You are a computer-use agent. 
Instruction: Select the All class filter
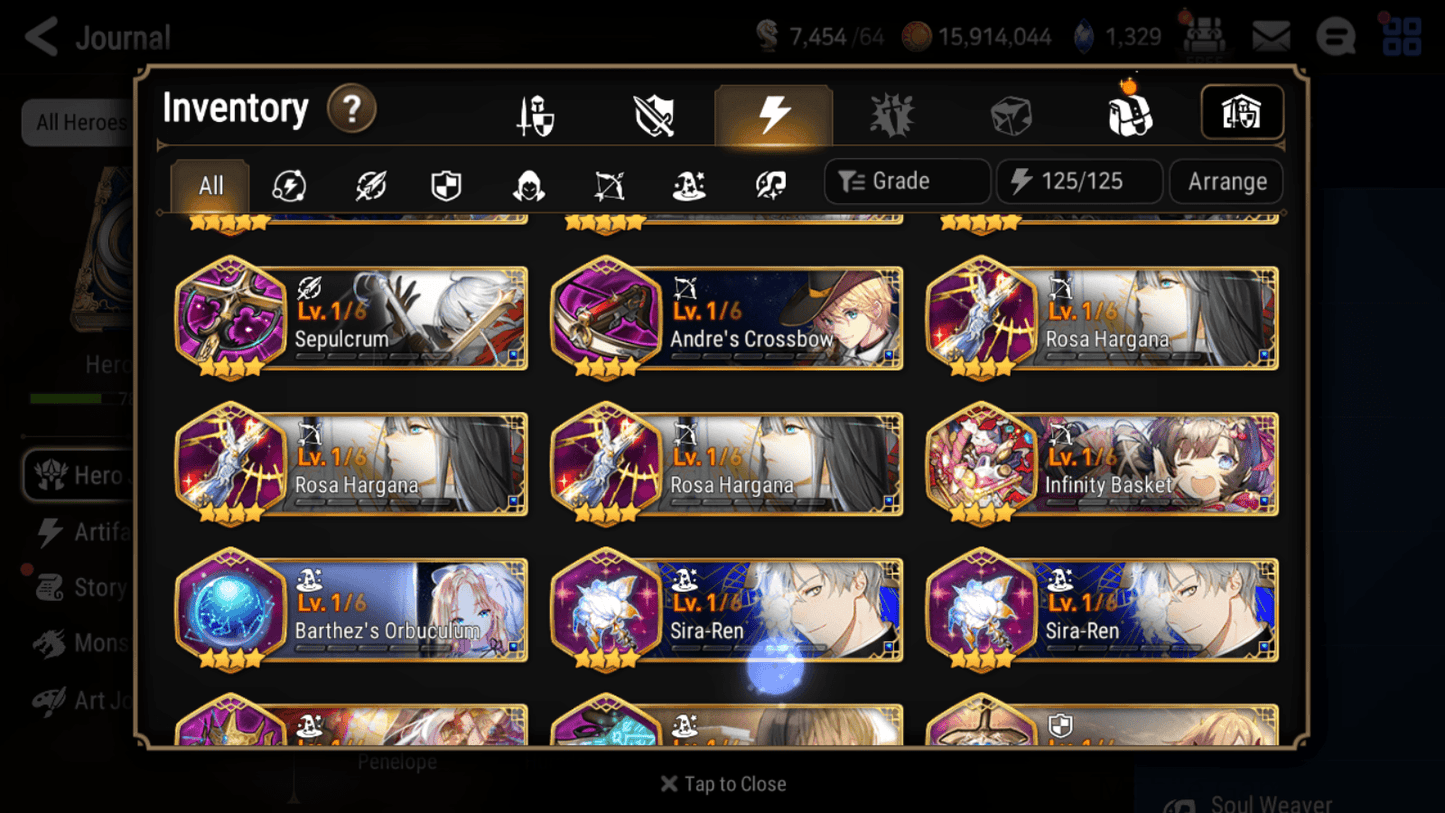[x=209, y=182]
